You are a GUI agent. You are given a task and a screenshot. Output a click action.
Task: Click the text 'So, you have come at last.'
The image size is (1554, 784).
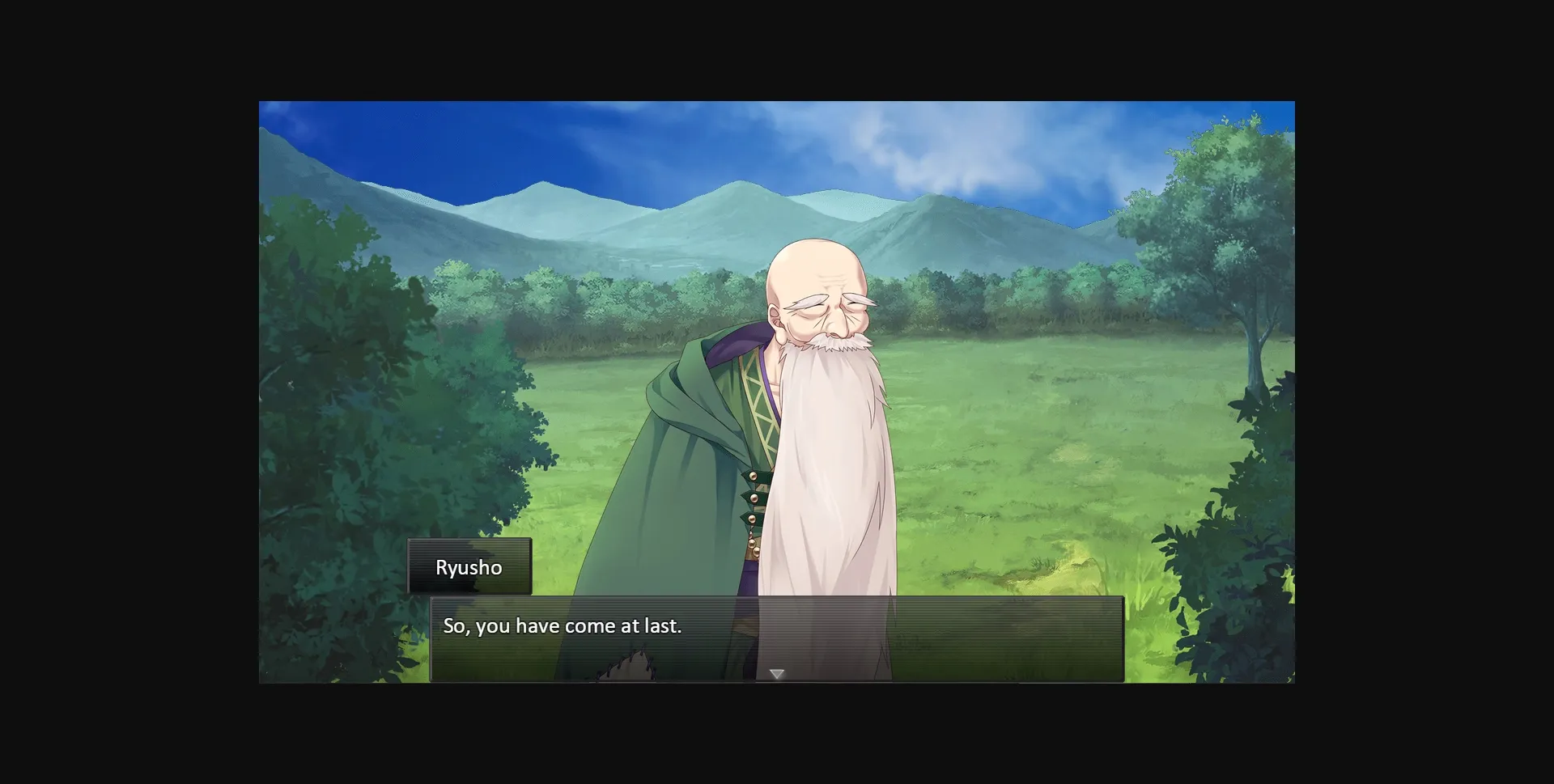(x=563, y=625)
